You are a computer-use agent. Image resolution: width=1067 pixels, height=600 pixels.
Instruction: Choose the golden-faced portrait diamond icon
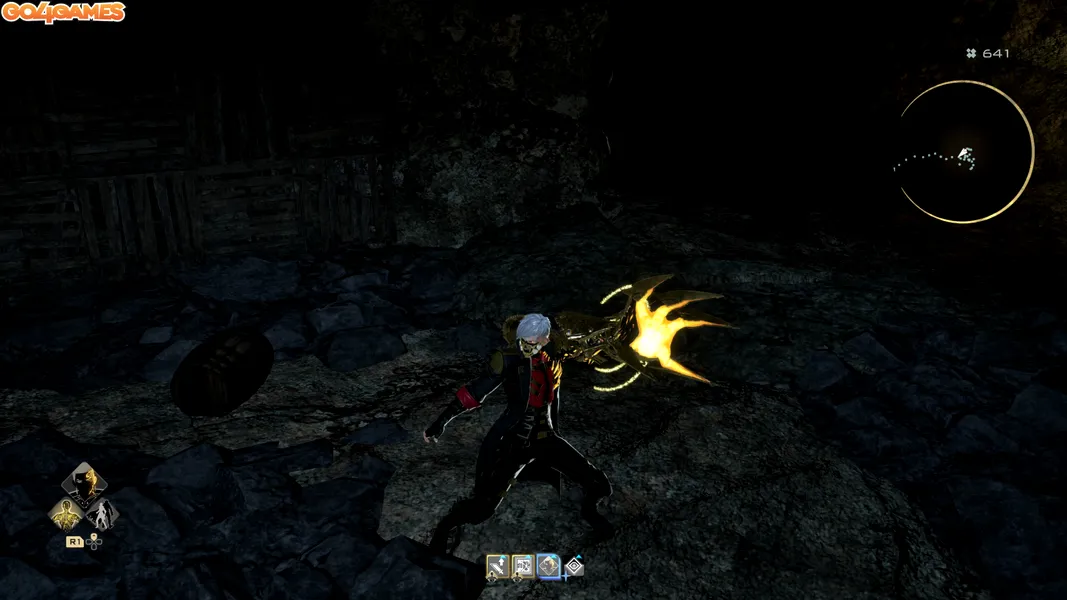(x=84, y=483)
